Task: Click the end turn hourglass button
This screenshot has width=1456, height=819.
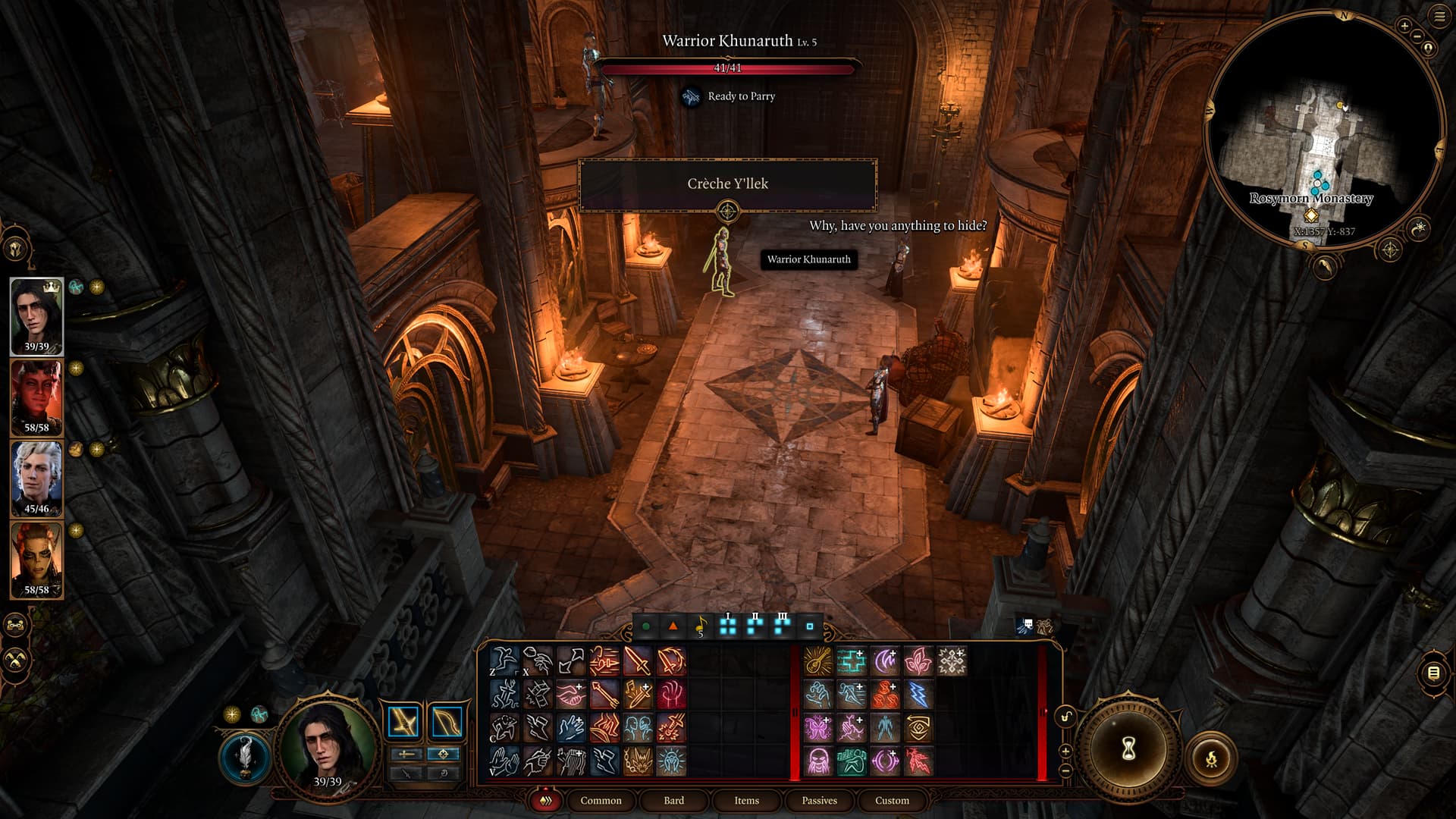Action: point(1128,749)
